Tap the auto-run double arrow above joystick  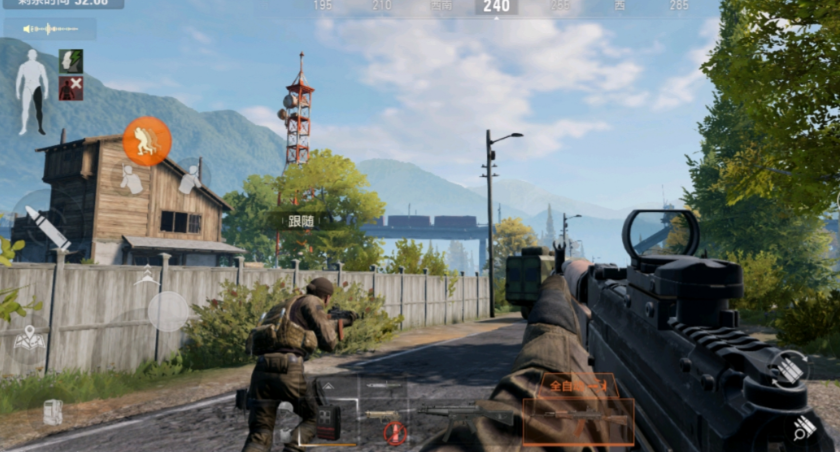coord(147,276)
